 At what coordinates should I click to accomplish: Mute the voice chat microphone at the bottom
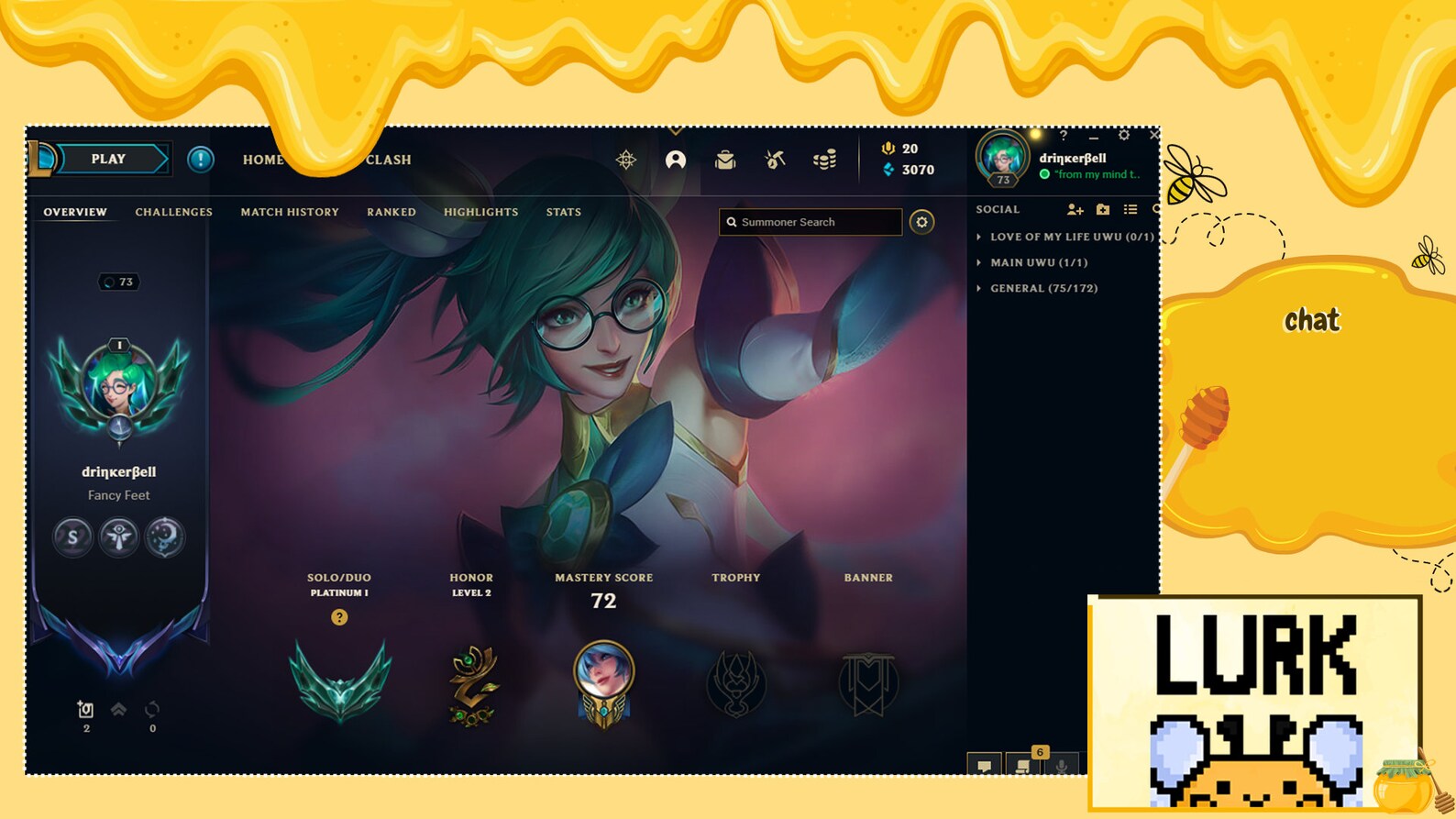point(1062,765)
